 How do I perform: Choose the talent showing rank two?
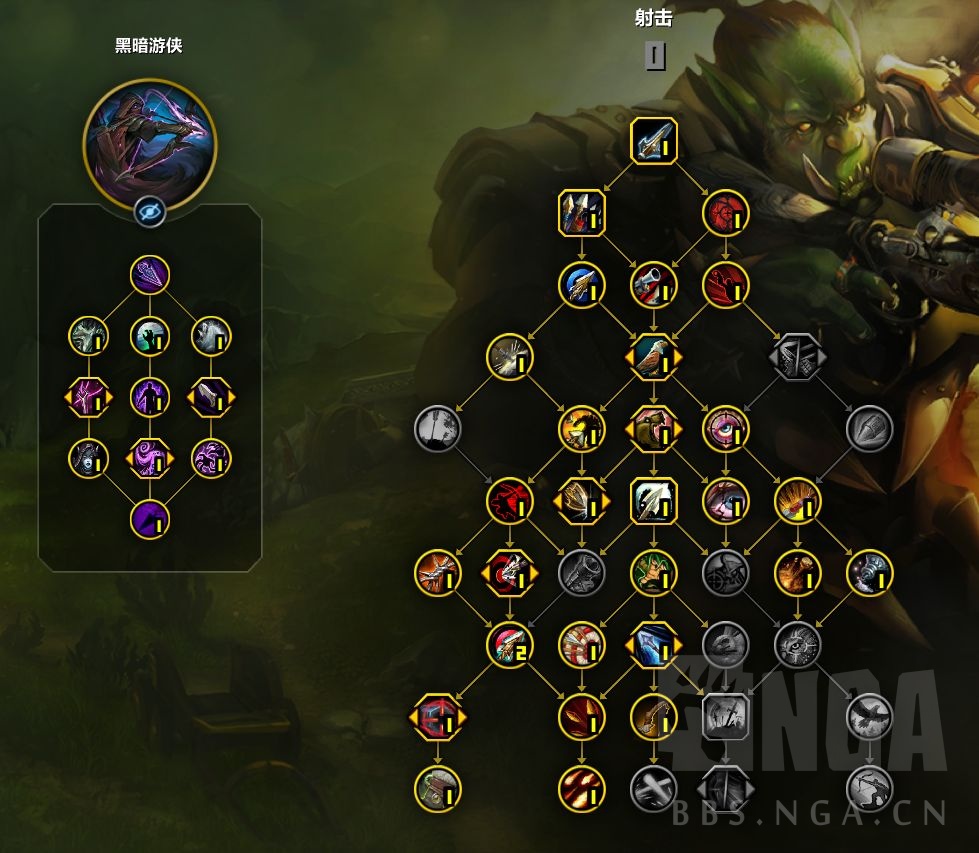tap(510, 645)
